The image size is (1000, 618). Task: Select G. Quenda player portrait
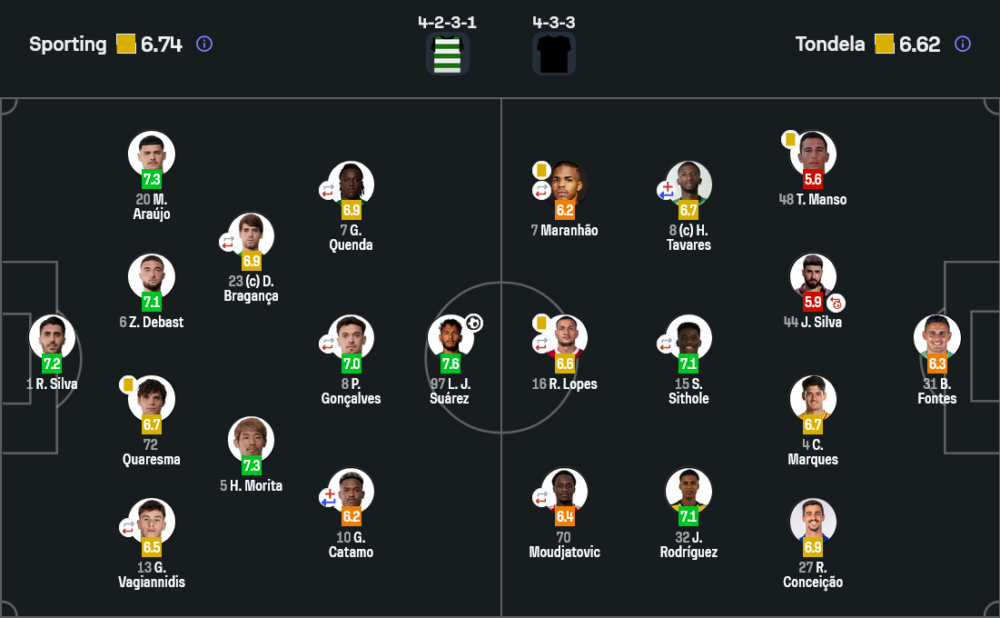(351, 185)
